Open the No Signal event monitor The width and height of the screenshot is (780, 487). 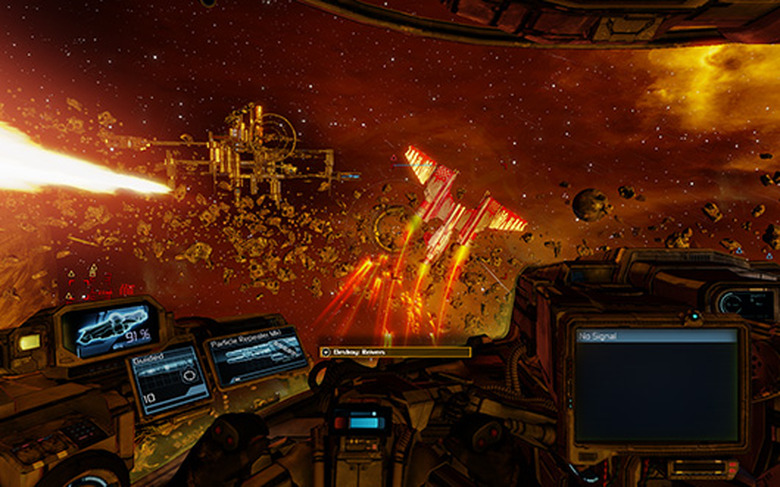pos(657,386)
